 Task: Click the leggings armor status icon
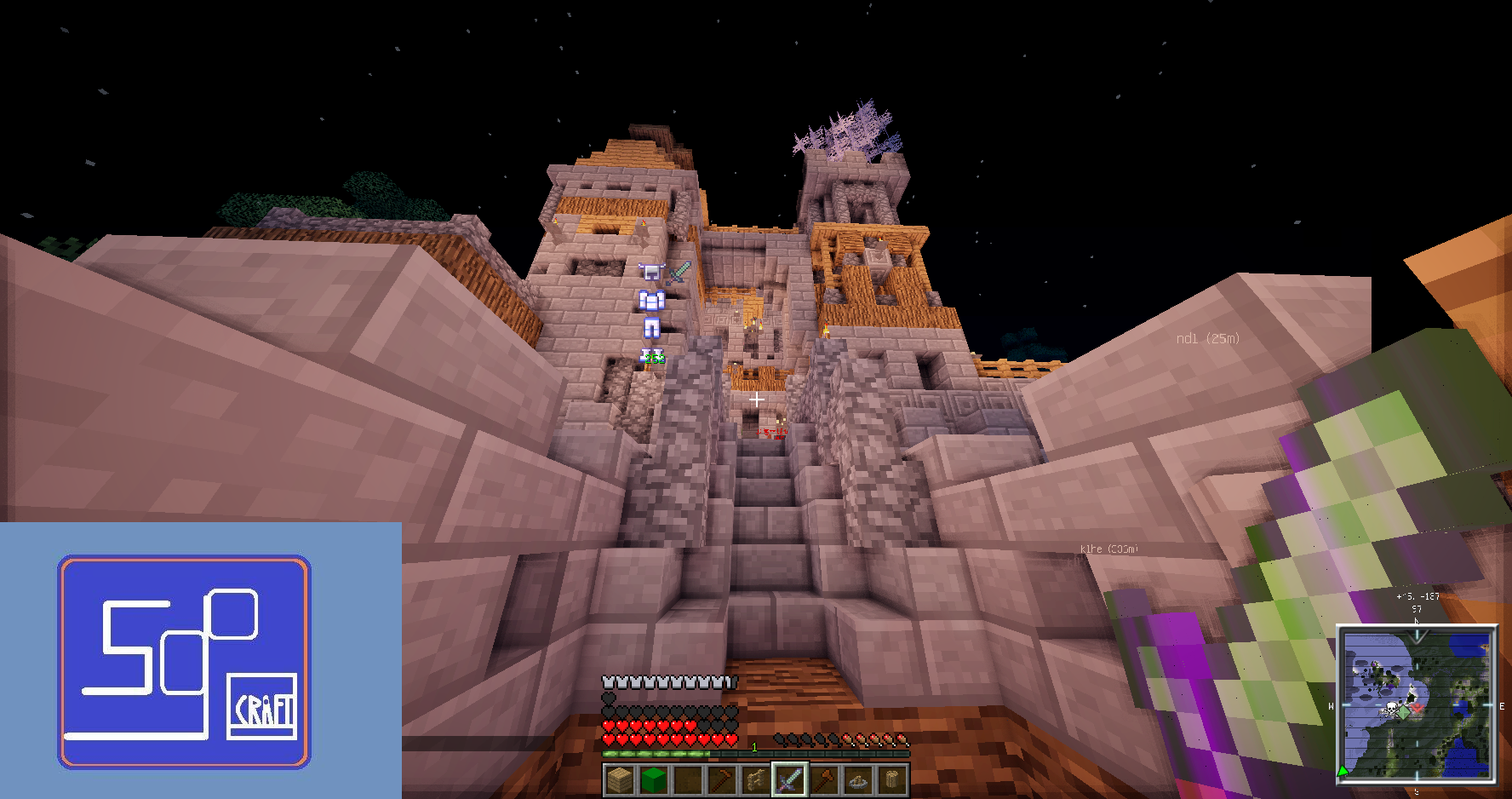point(651,328)
